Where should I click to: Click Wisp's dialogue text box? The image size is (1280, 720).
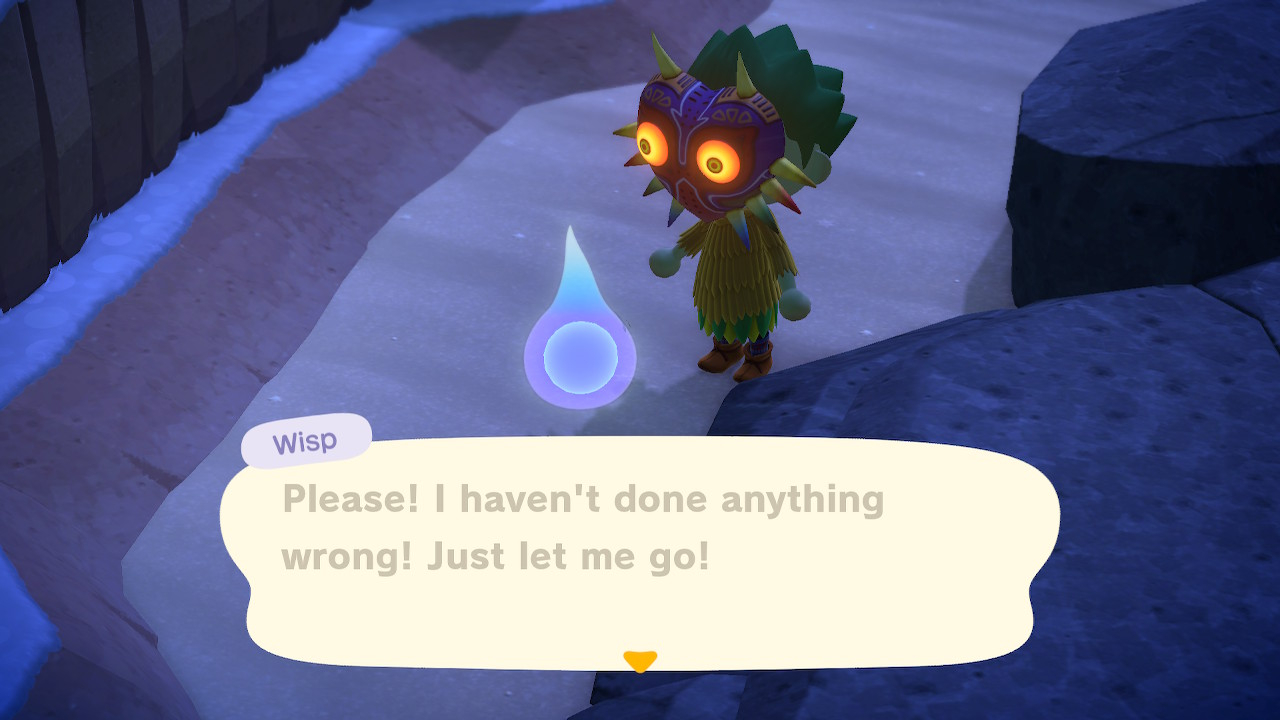click(x=640, y=550)
